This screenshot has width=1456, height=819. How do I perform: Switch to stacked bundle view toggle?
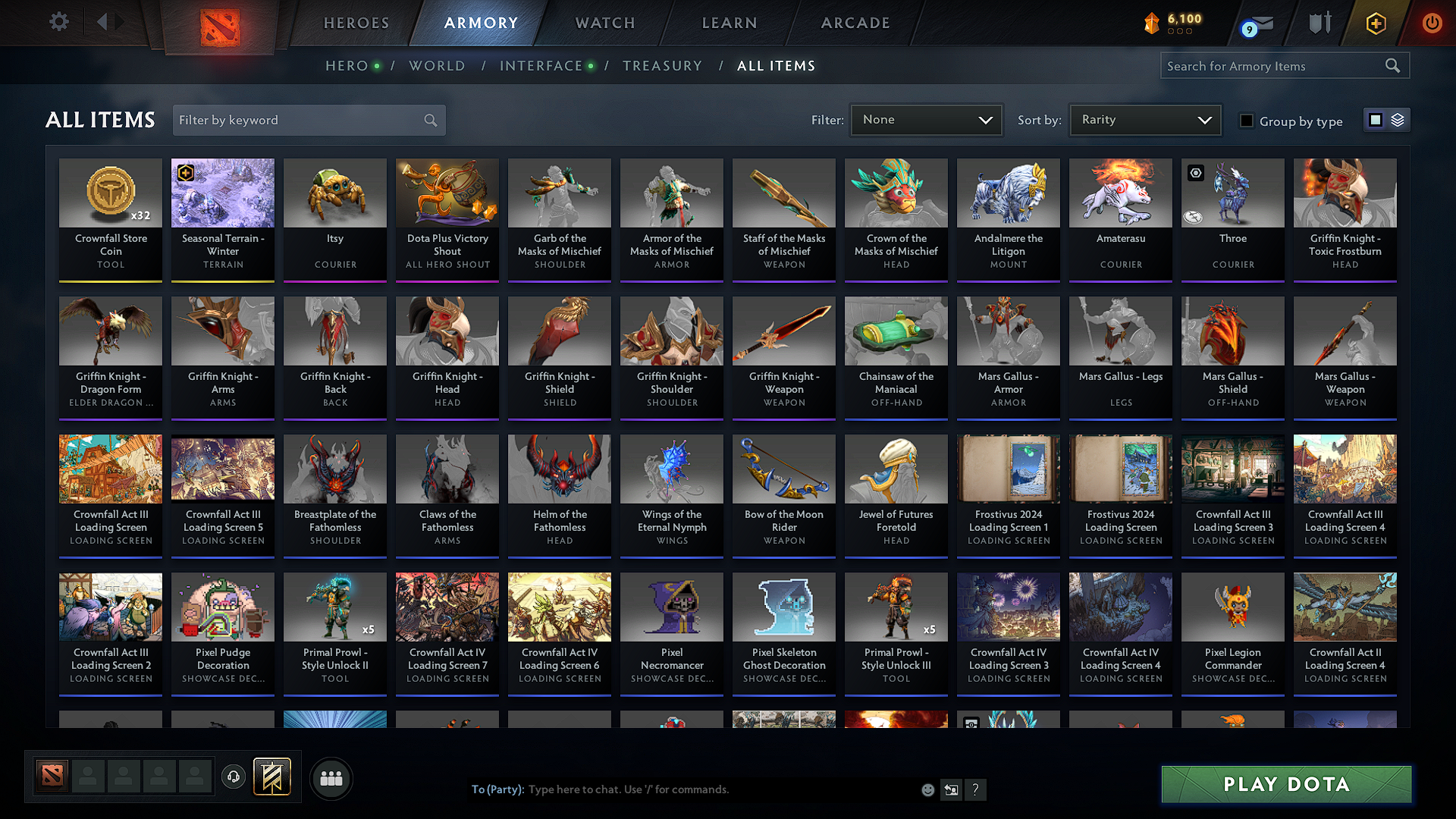tap(1396, 119)
